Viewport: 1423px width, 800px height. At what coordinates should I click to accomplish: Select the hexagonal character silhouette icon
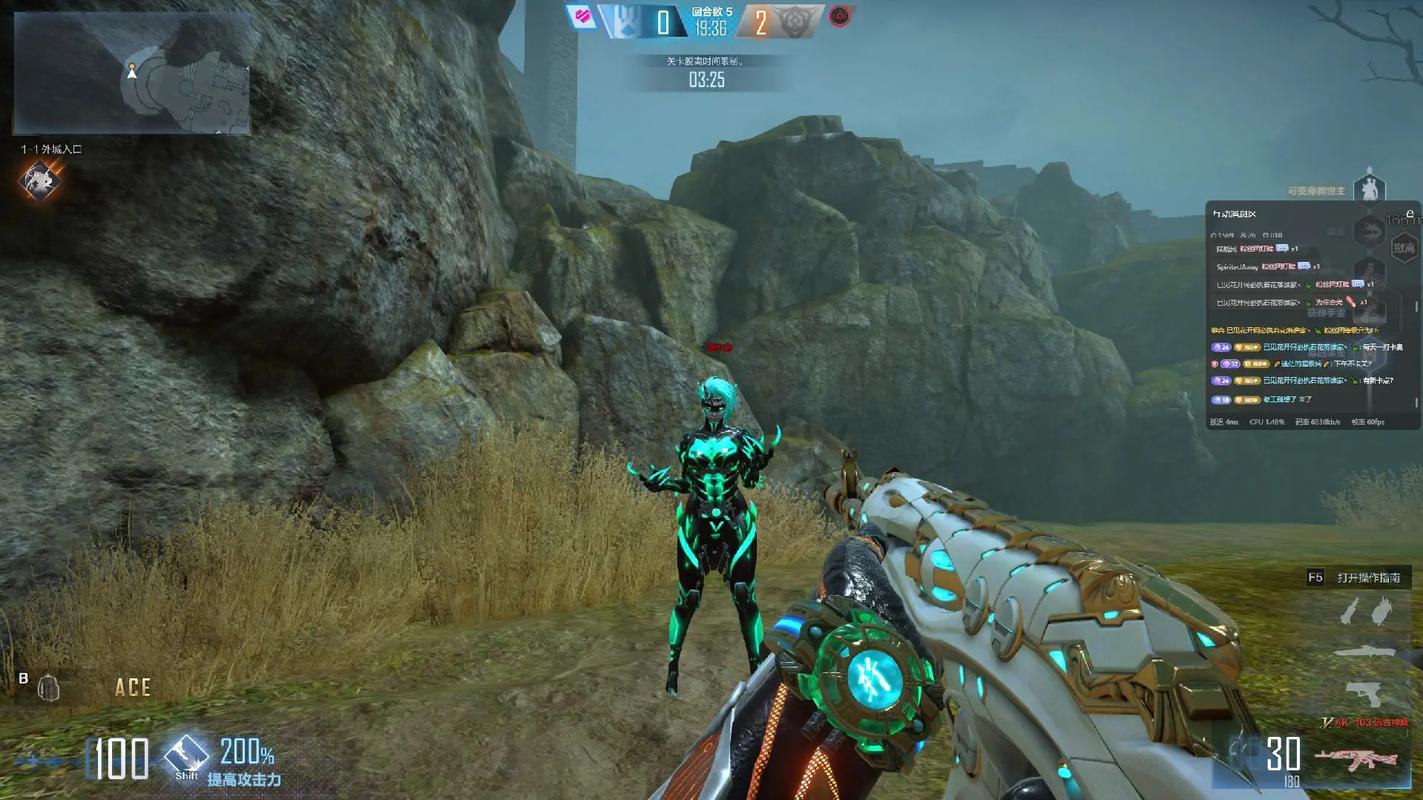pos(1368,189)
